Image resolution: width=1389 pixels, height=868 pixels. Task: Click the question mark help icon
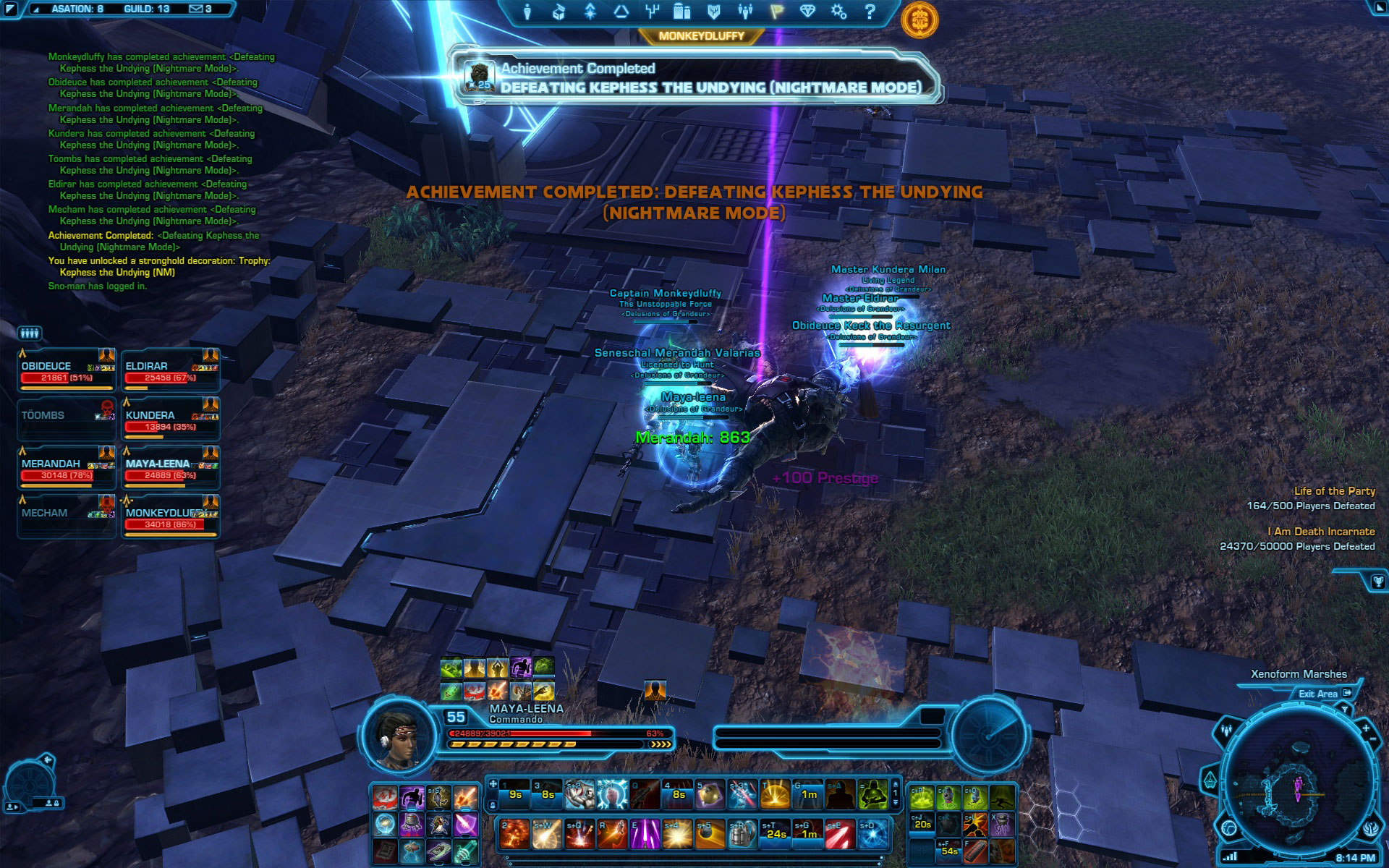tap(870, 12)
